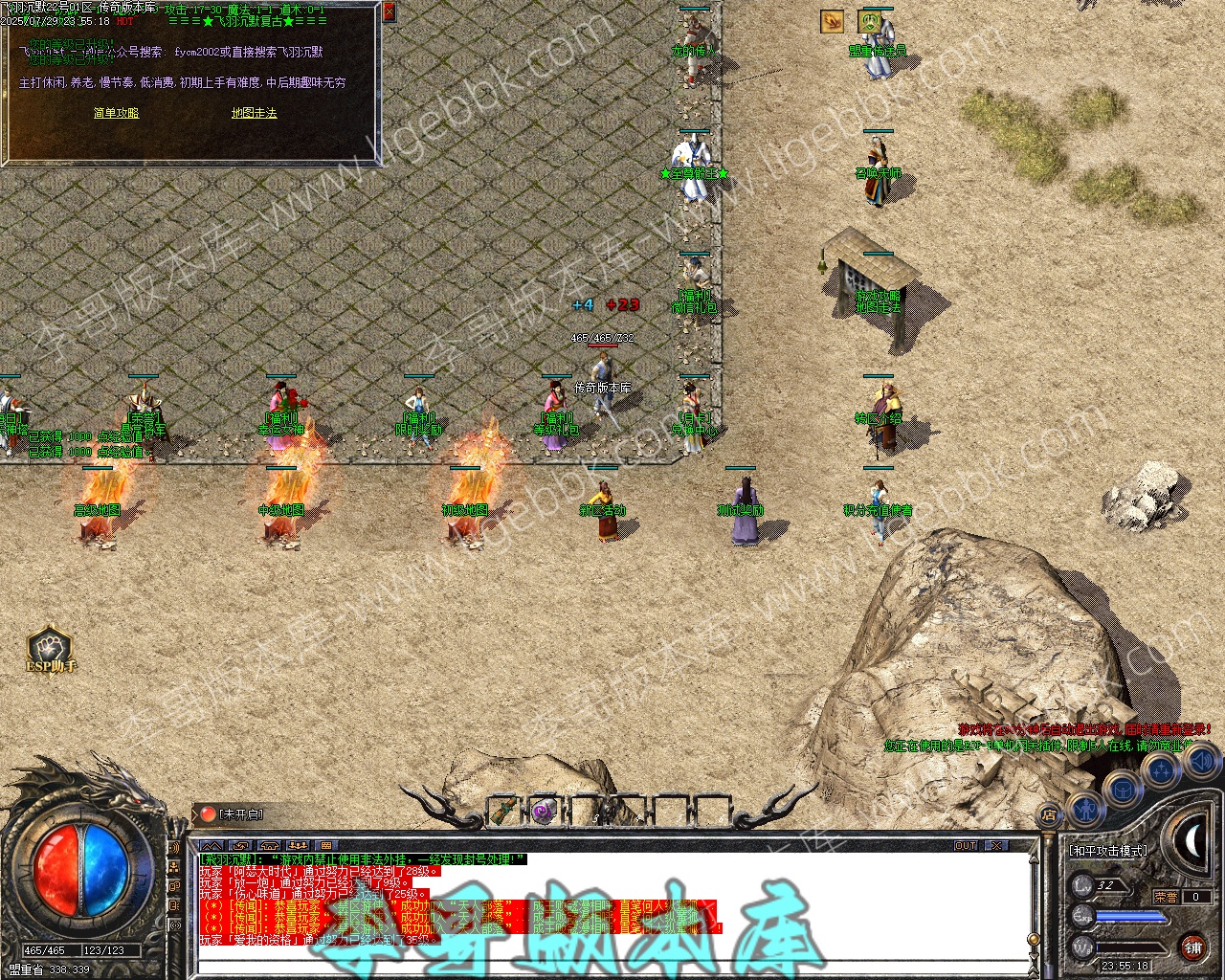Close the NPC dialogue panel

(389, 11)
